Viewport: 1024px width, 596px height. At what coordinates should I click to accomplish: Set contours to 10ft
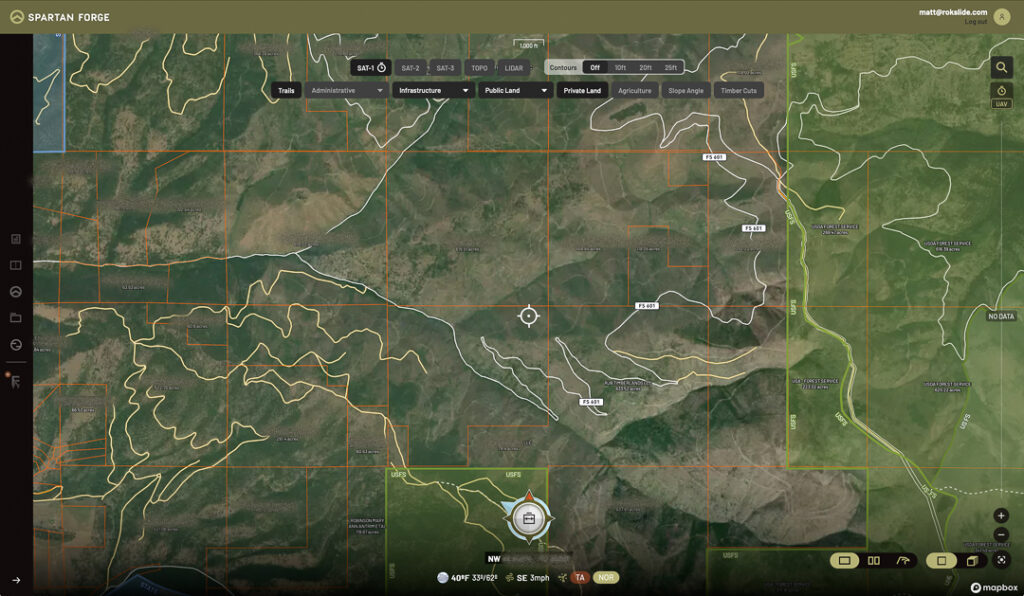620,68
